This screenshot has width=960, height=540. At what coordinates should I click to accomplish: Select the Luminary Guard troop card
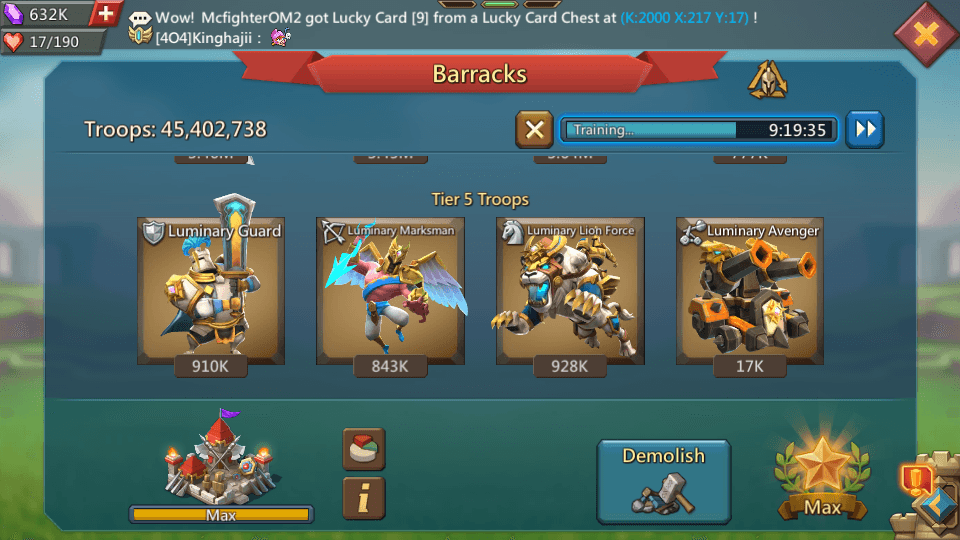tap(211, 291)
